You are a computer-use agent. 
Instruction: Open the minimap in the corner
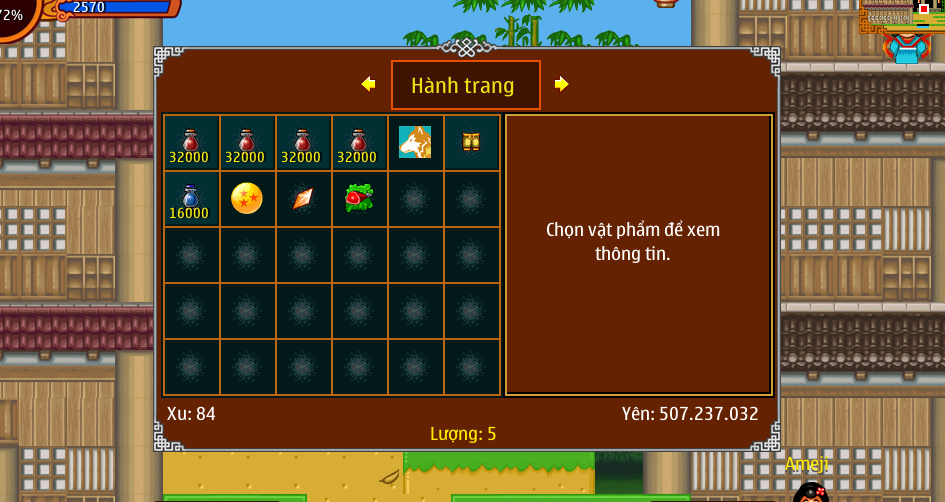coord(900,20)
